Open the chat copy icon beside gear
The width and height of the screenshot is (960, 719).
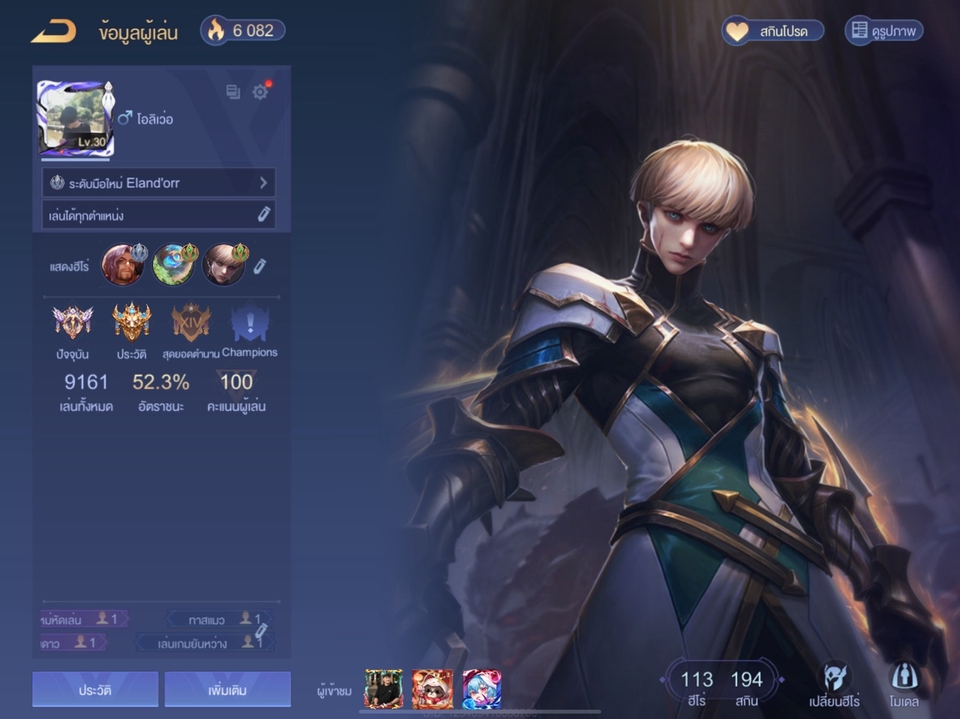pos(233,92)
